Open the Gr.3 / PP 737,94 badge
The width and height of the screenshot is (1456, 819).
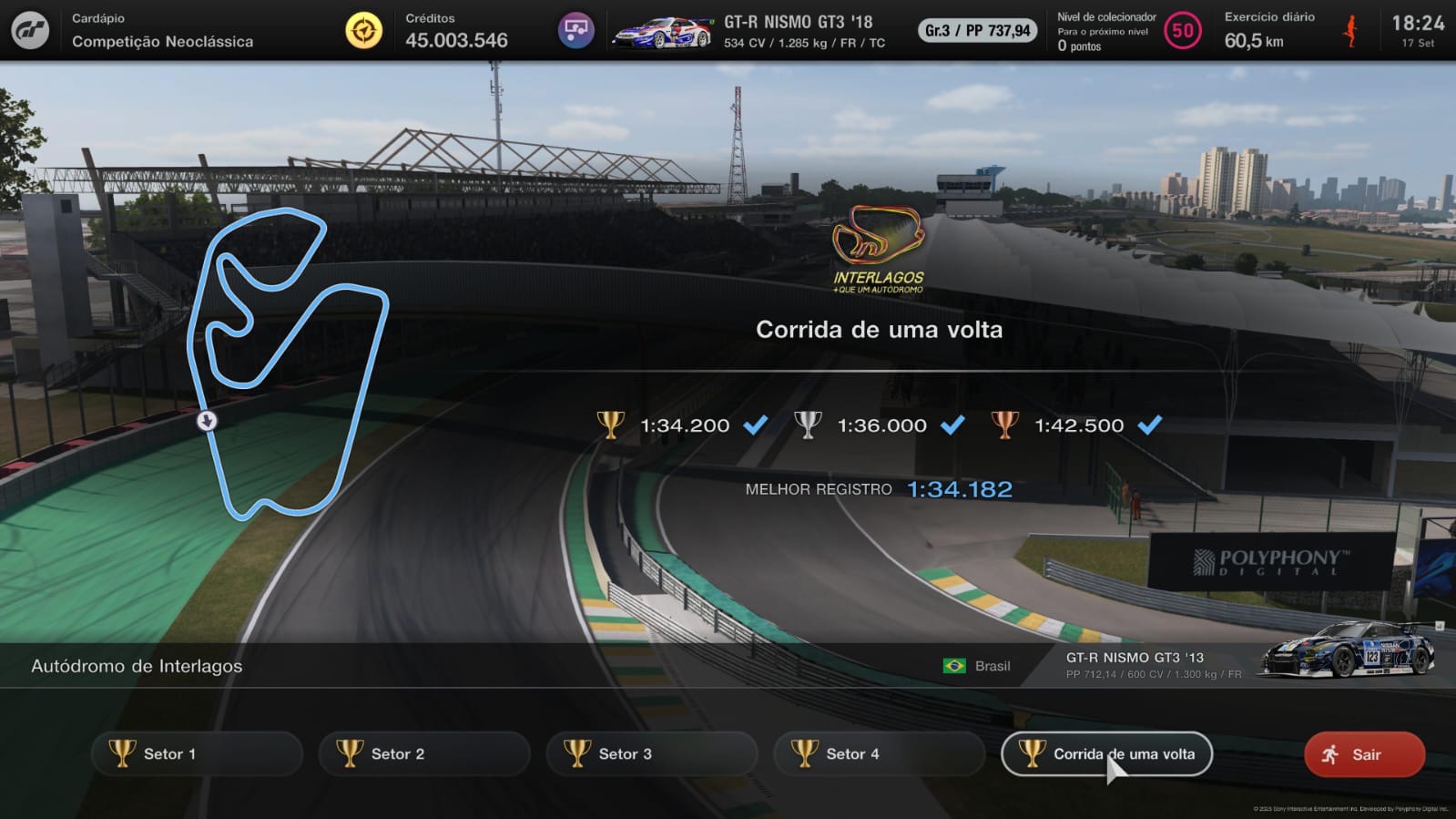(x=975, y=28)
